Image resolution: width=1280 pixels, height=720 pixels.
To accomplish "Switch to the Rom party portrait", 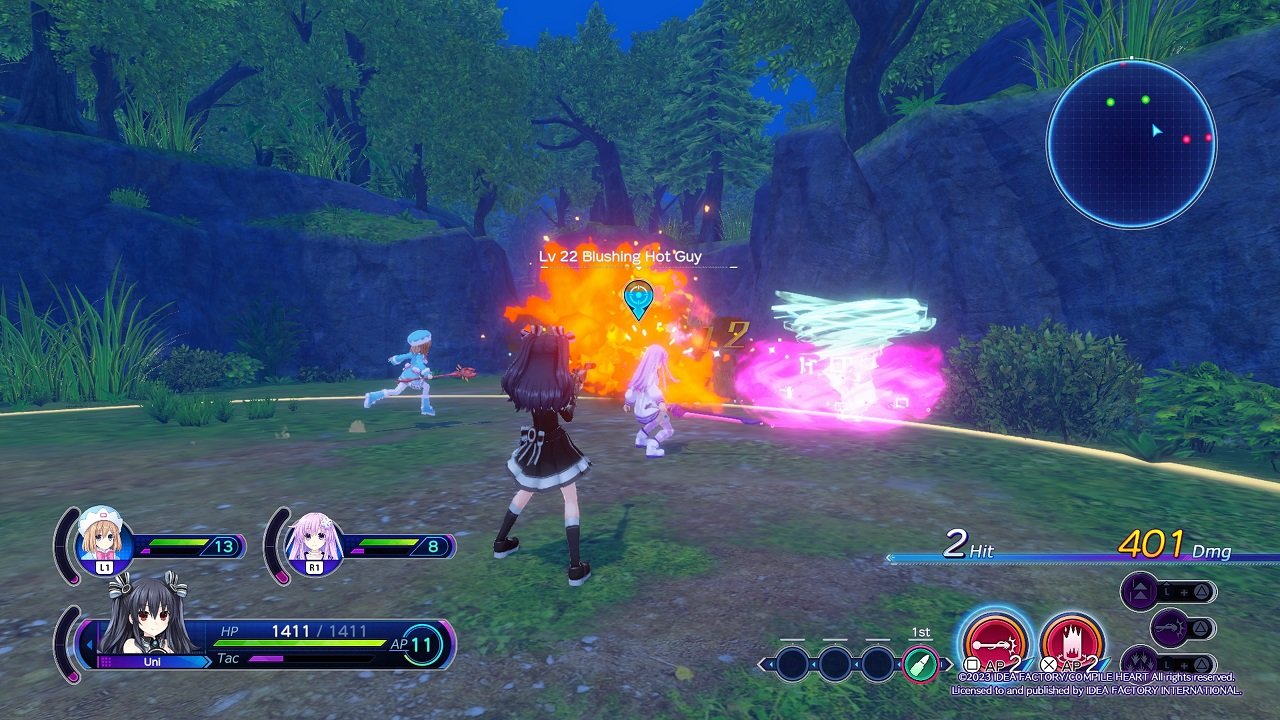I will 100,542.
